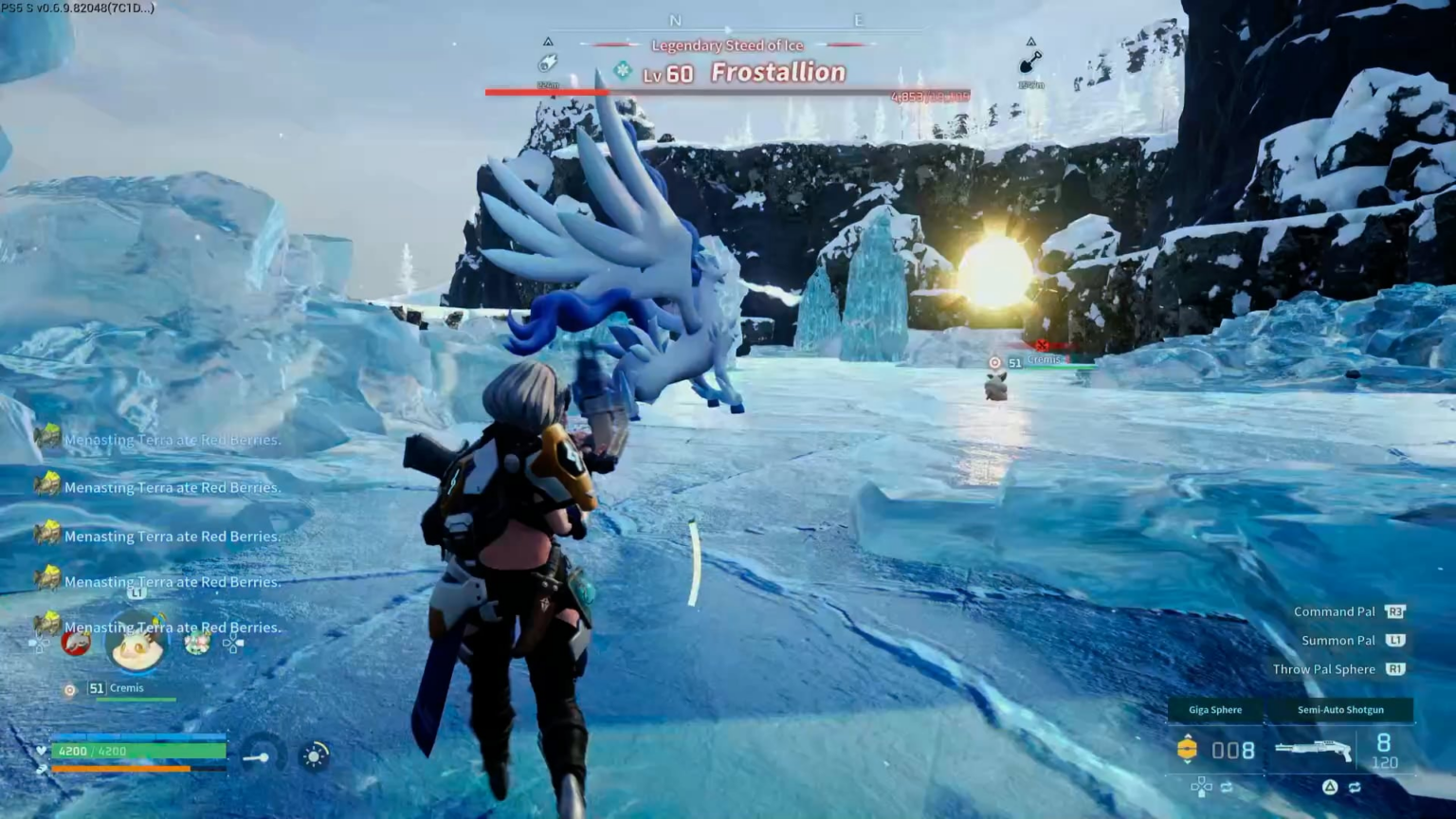Switch to the red-circled pal portrait

tap(76, 643)
